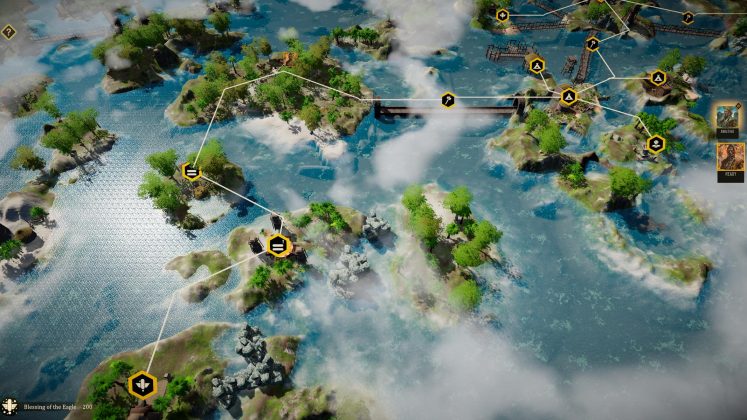This screenshot has height=420, width=747.
Task: Select the winged eagle map node
Action: (143, 384)
